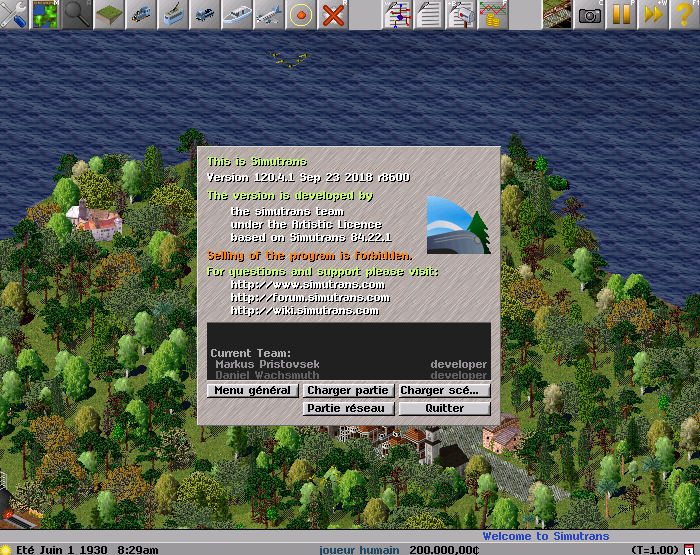Screen dimensions: 700x555
Task: Open the wrench and screwdriver options tool
Action: point(14,14)
